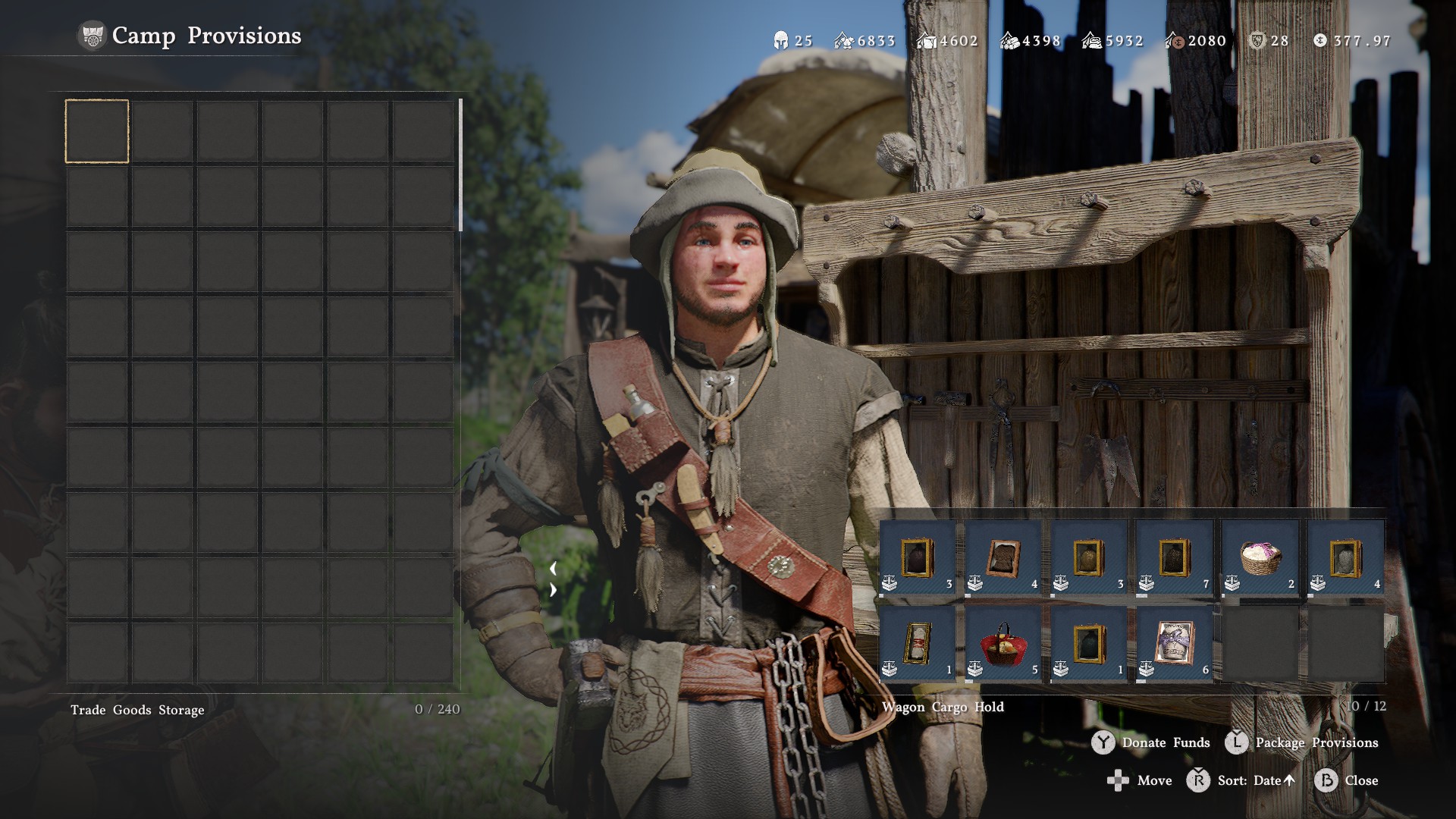The height and width of the screenshot is (819, 1456).
Task: Click the coin pouch icon showing 2080
Action: 1177,41
